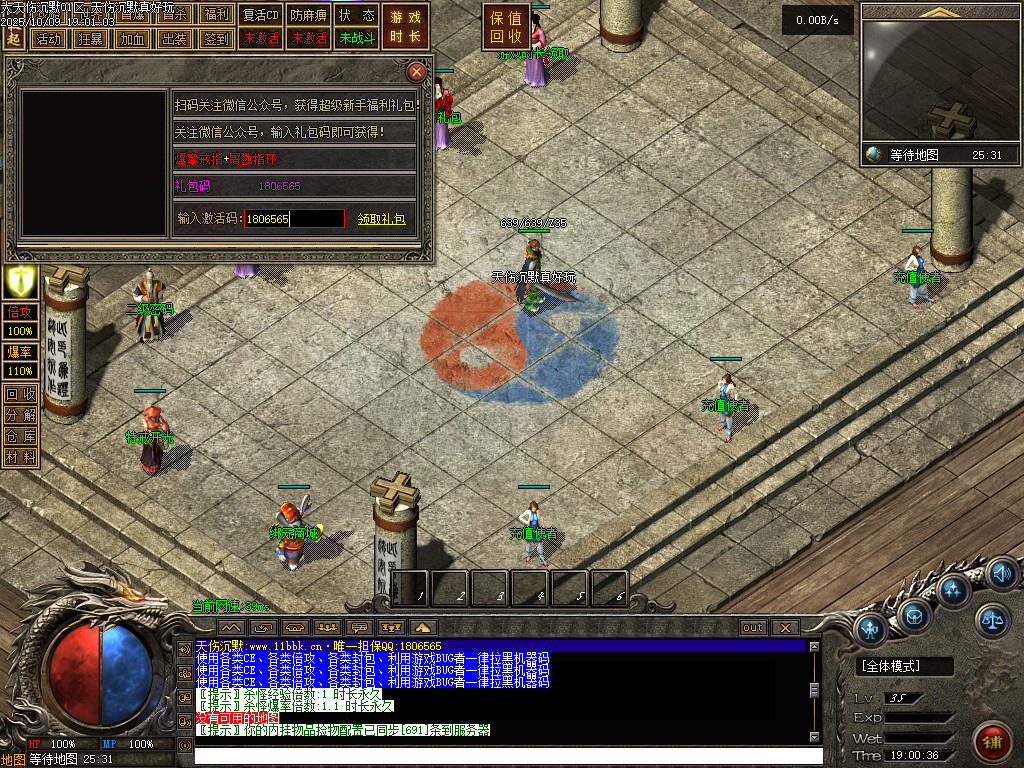
Task: Claim the gift pack via 领取礼包
Action: (x=381, y=218)
